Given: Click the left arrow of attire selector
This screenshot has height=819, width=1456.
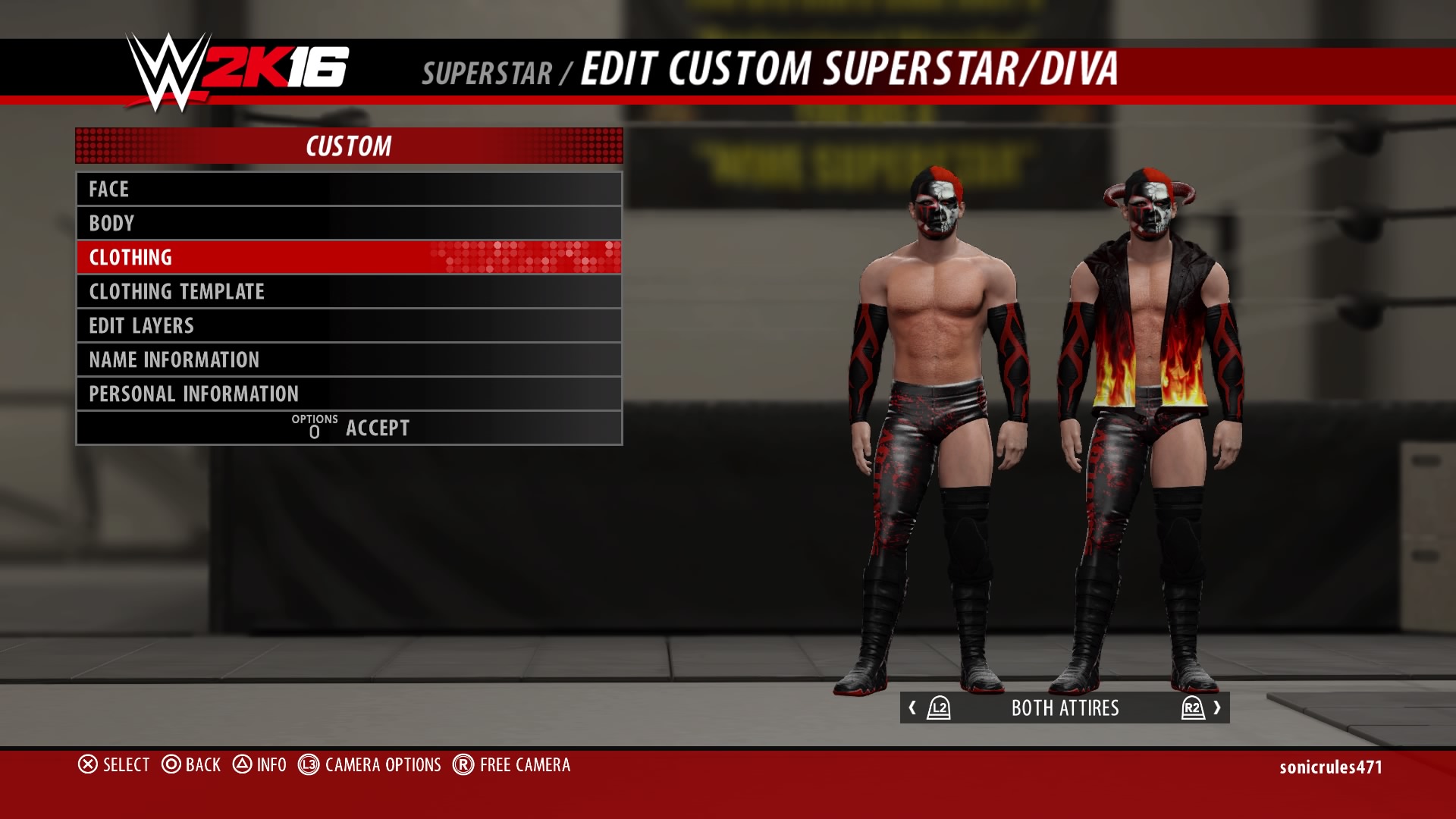Looking at the screenshot, I should click(x=913, y=708).
